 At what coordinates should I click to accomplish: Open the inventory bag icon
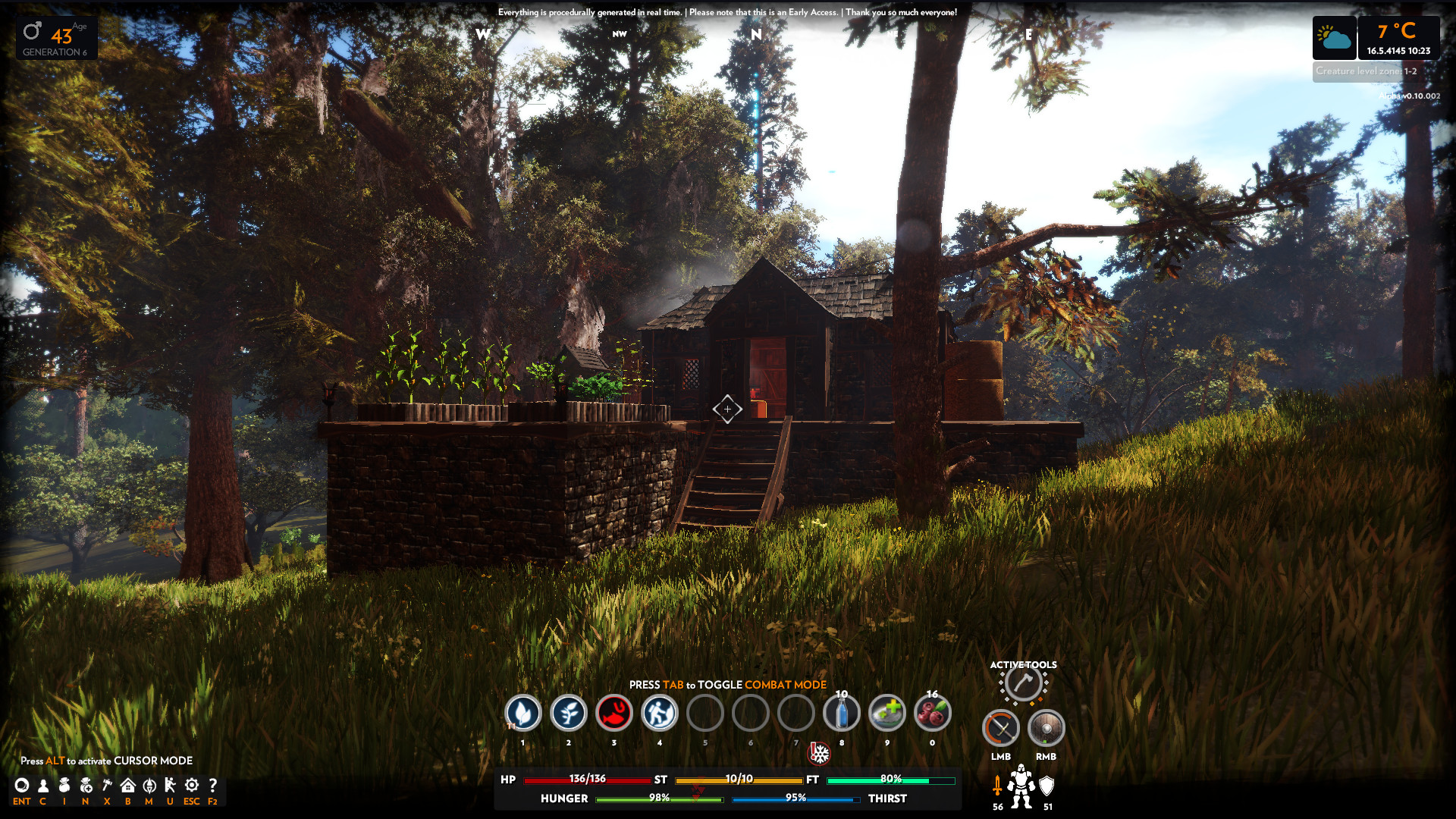tap(64, 786)
